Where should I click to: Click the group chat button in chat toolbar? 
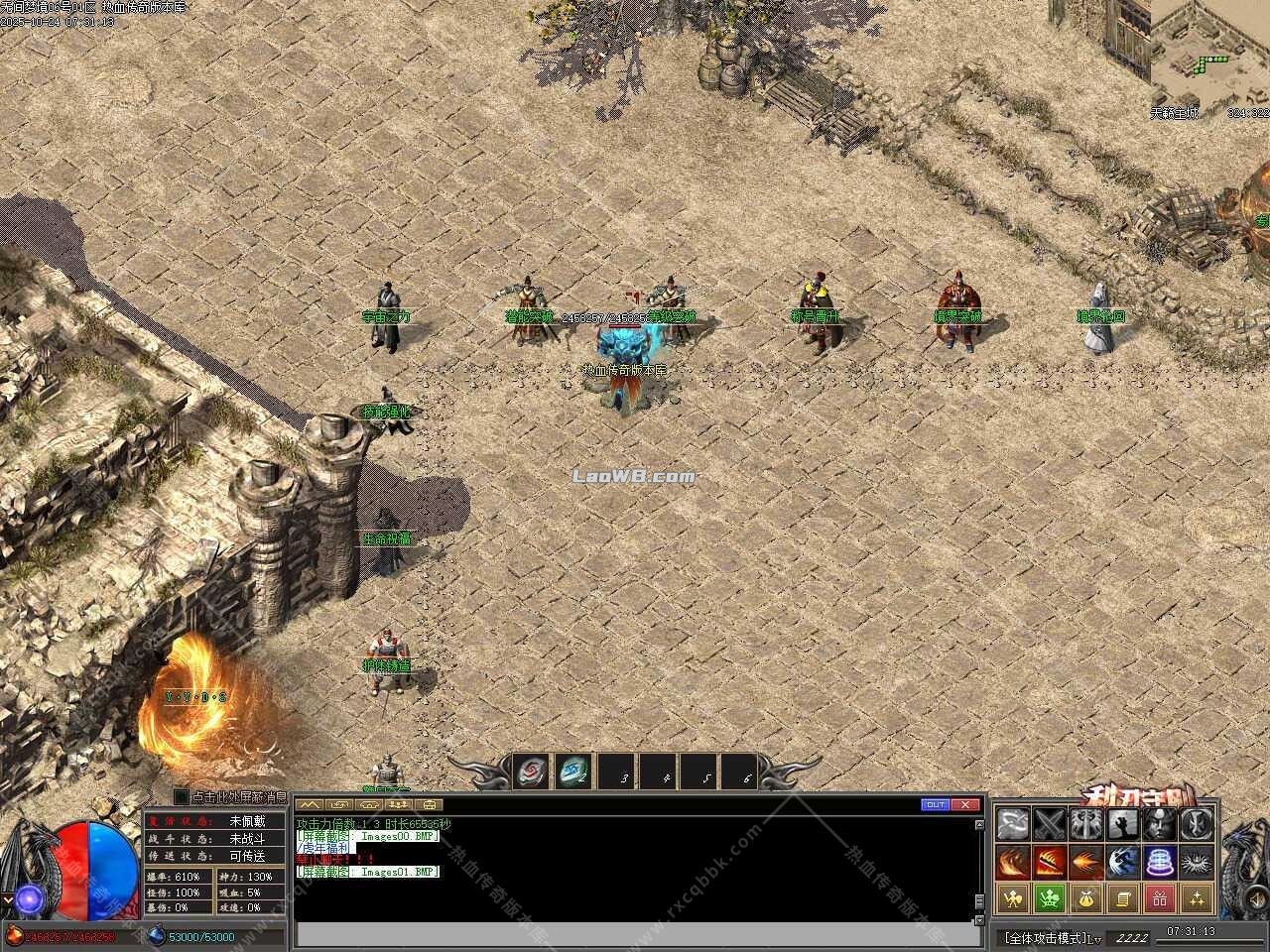click(397, 804)
